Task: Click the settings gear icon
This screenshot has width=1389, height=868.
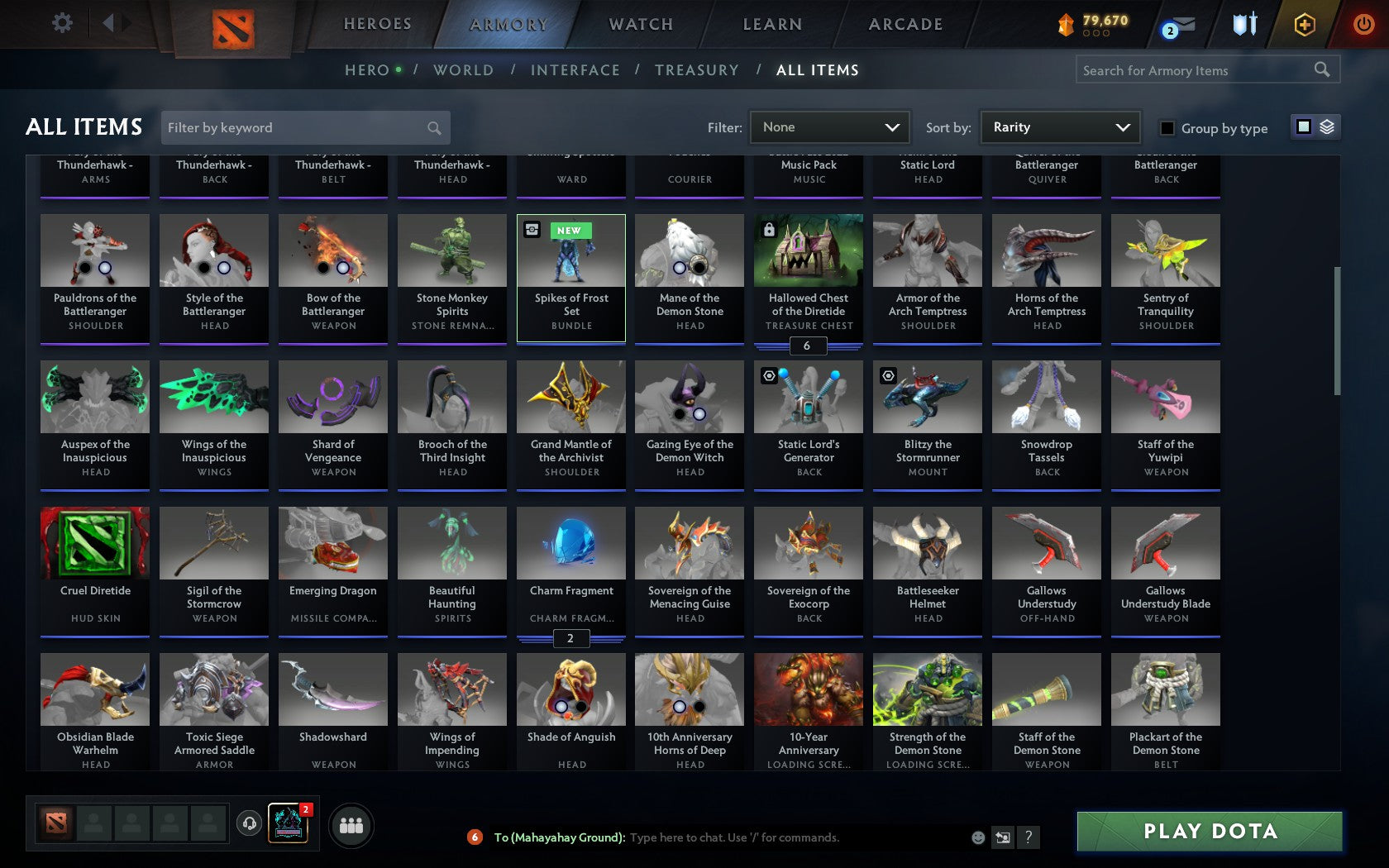Action: [60, 23]
